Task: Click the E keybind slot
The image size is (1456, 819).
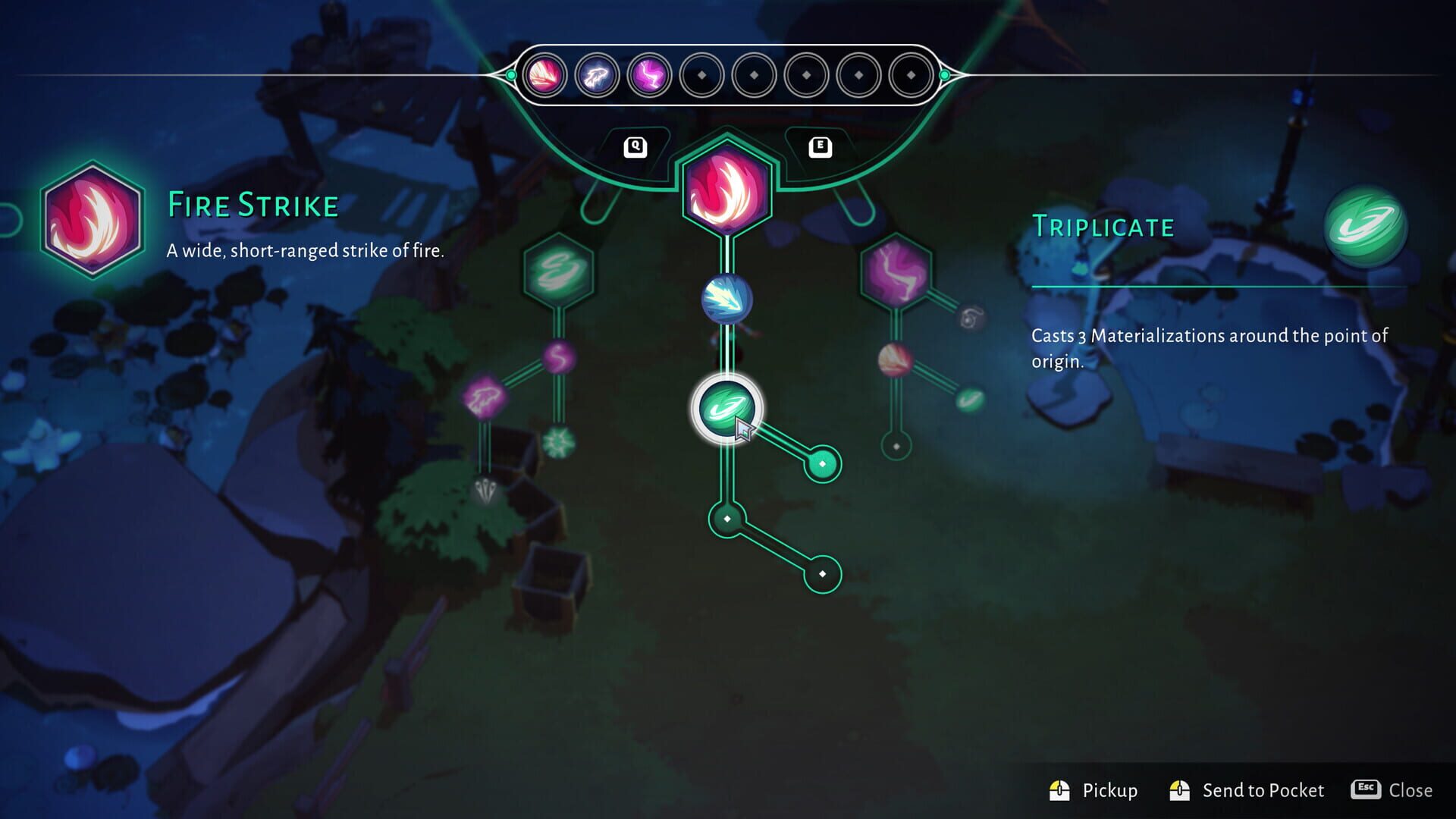Action: coord(821,146)
